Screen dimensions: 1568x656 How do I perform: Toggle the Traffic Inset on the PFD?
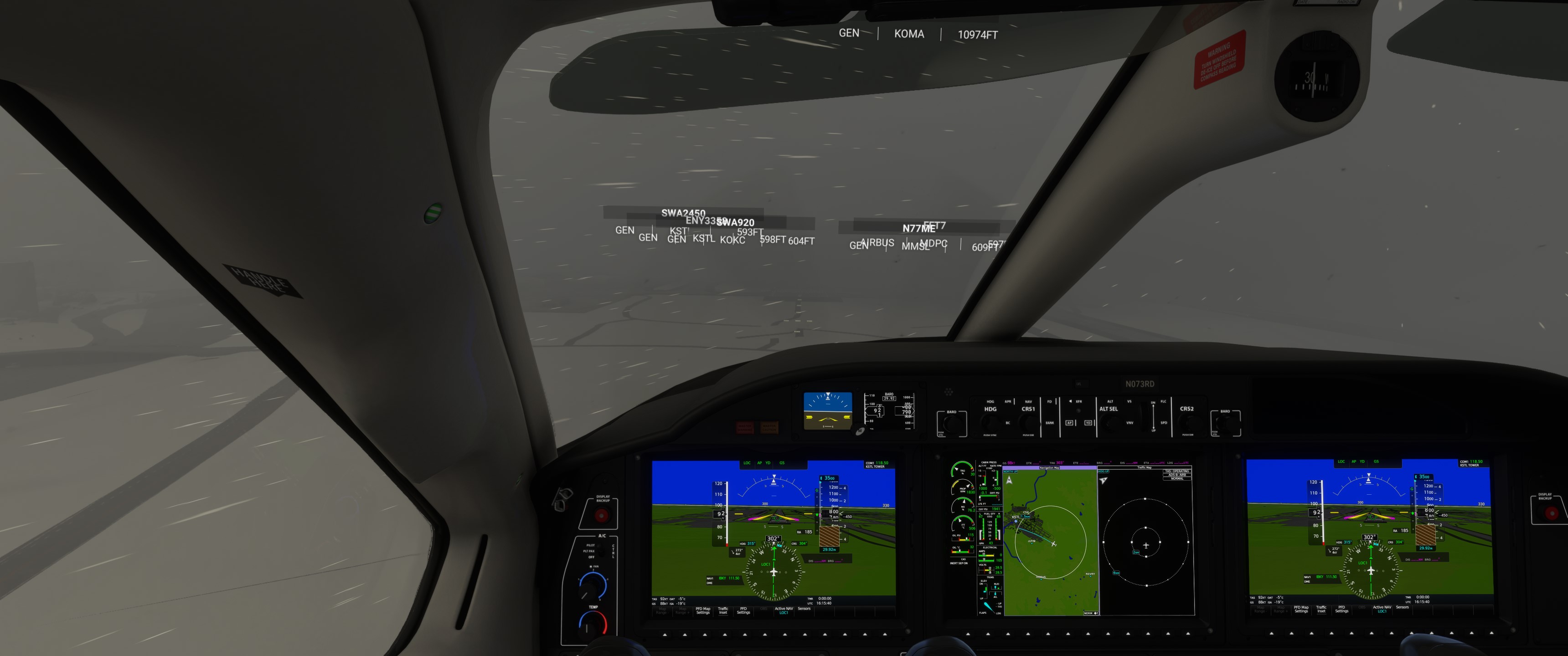pyautogui.click(x=723, y=610)
